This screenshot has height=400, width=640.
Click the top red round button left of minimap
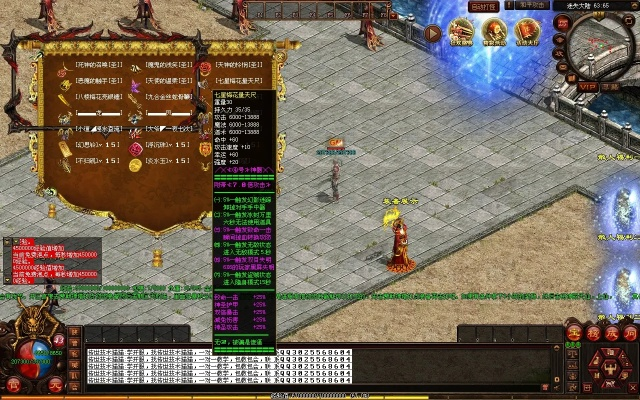click(563, 24)
